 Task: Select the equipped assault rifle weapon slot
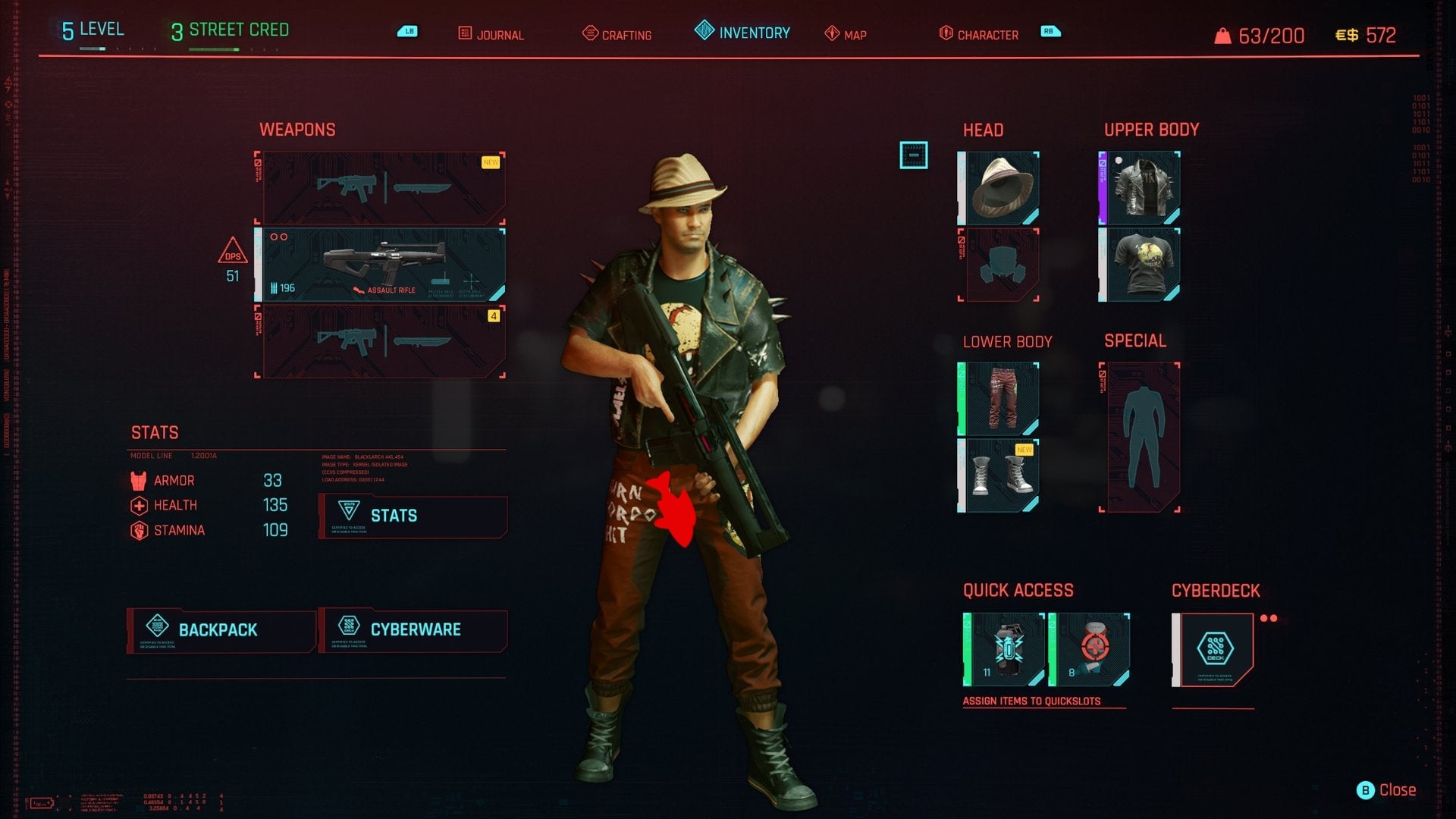381,265
